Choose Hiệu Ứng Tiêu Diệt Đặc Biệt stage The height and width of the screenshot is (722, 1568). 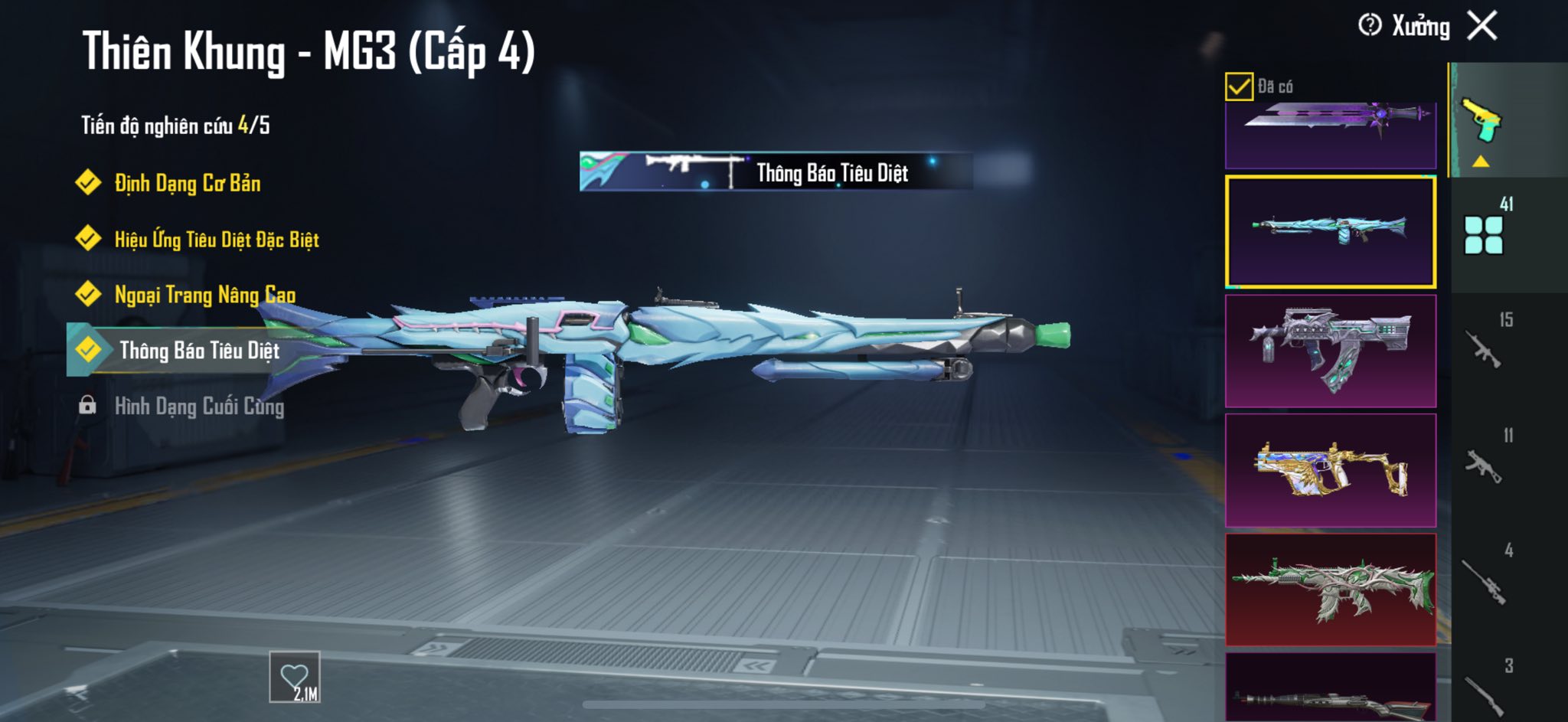tap(216, 240)
